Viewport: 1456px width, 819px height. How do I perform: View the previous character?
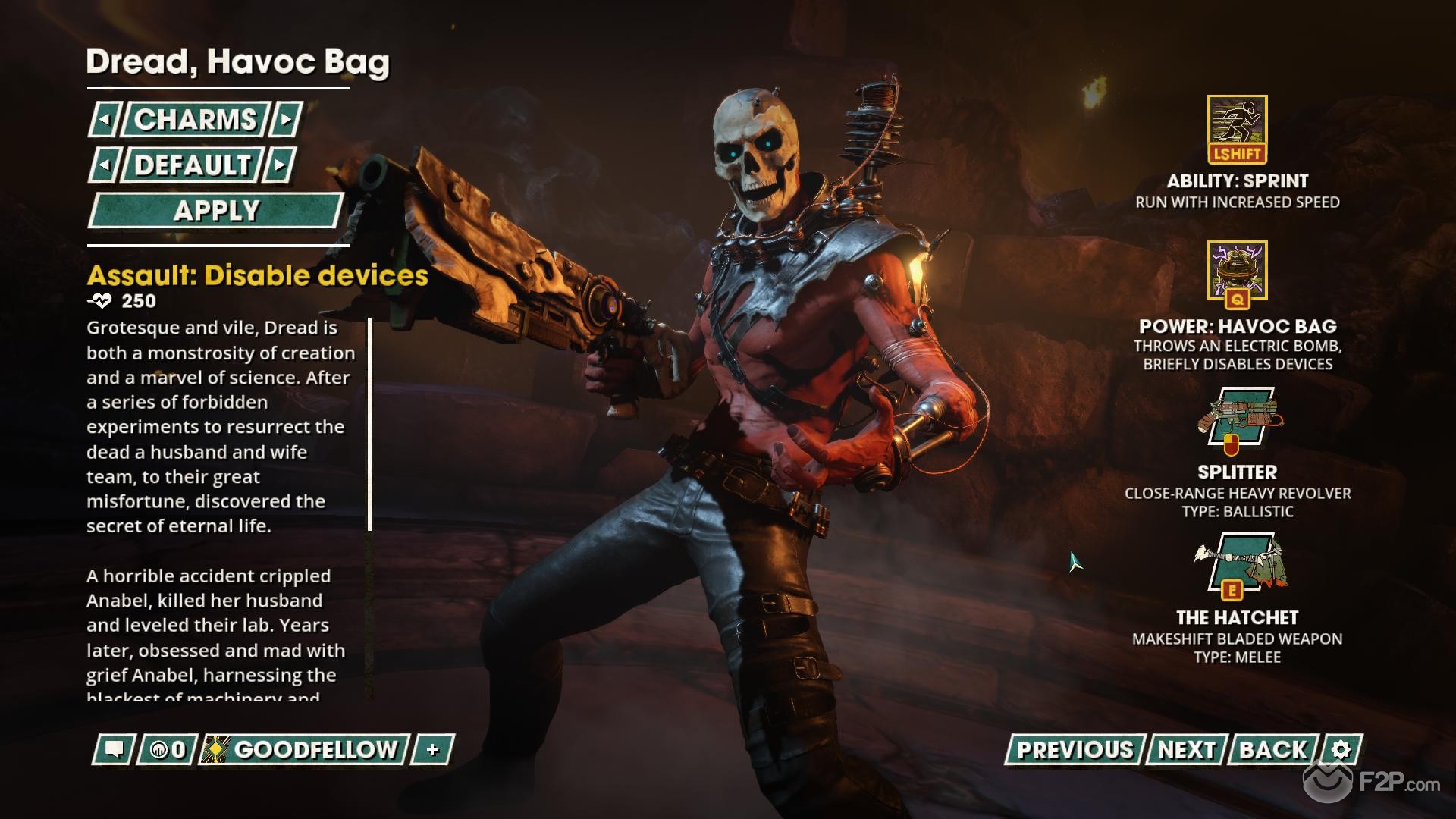1074,750
